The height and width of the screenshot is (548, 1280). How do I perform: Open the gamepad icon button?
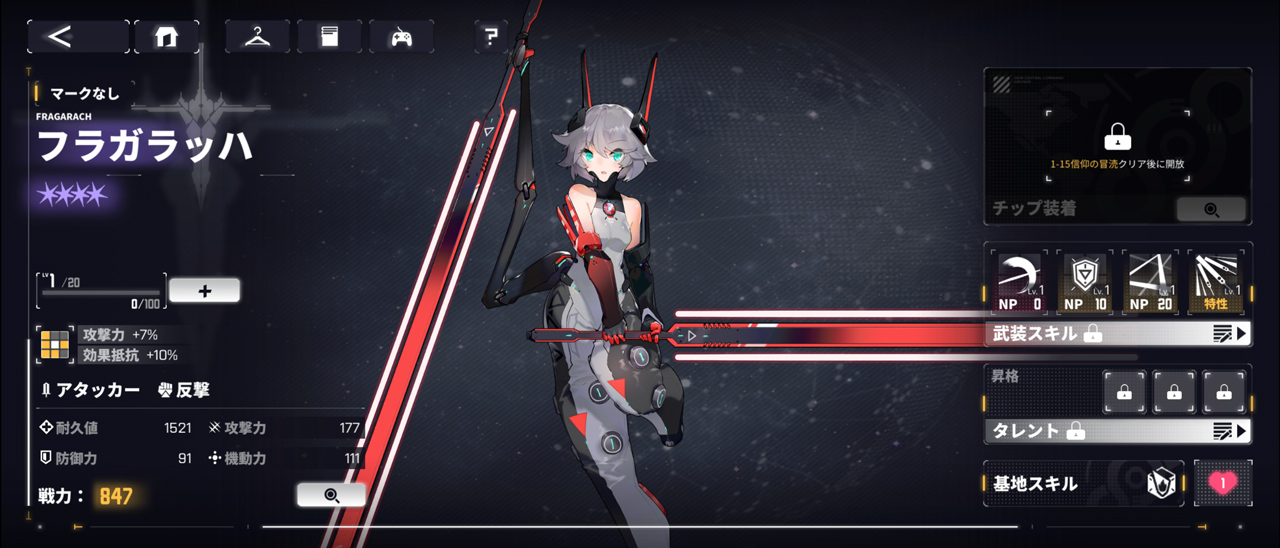(401, 37)
